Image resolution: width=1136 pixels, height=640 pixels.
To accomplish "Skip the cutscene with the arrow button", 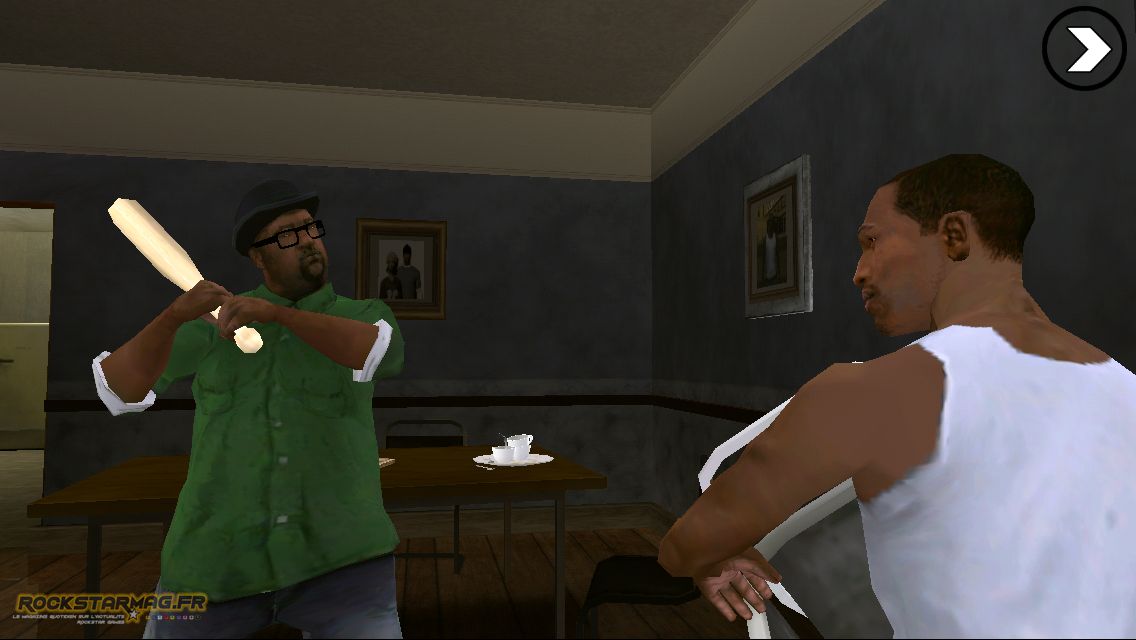I will (1085, 49).
